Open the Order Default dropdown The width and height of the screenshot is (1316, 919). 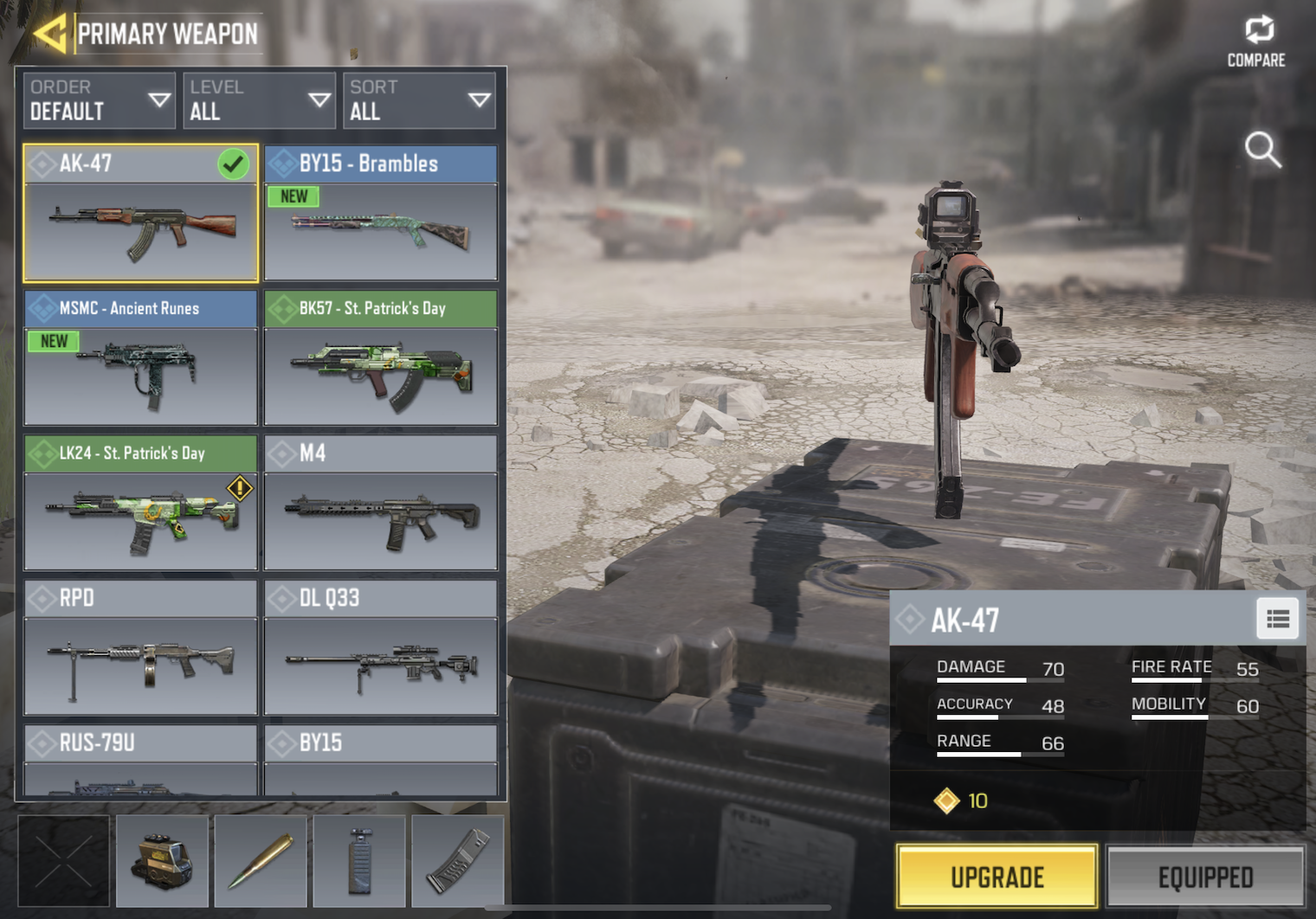[99, 100]
